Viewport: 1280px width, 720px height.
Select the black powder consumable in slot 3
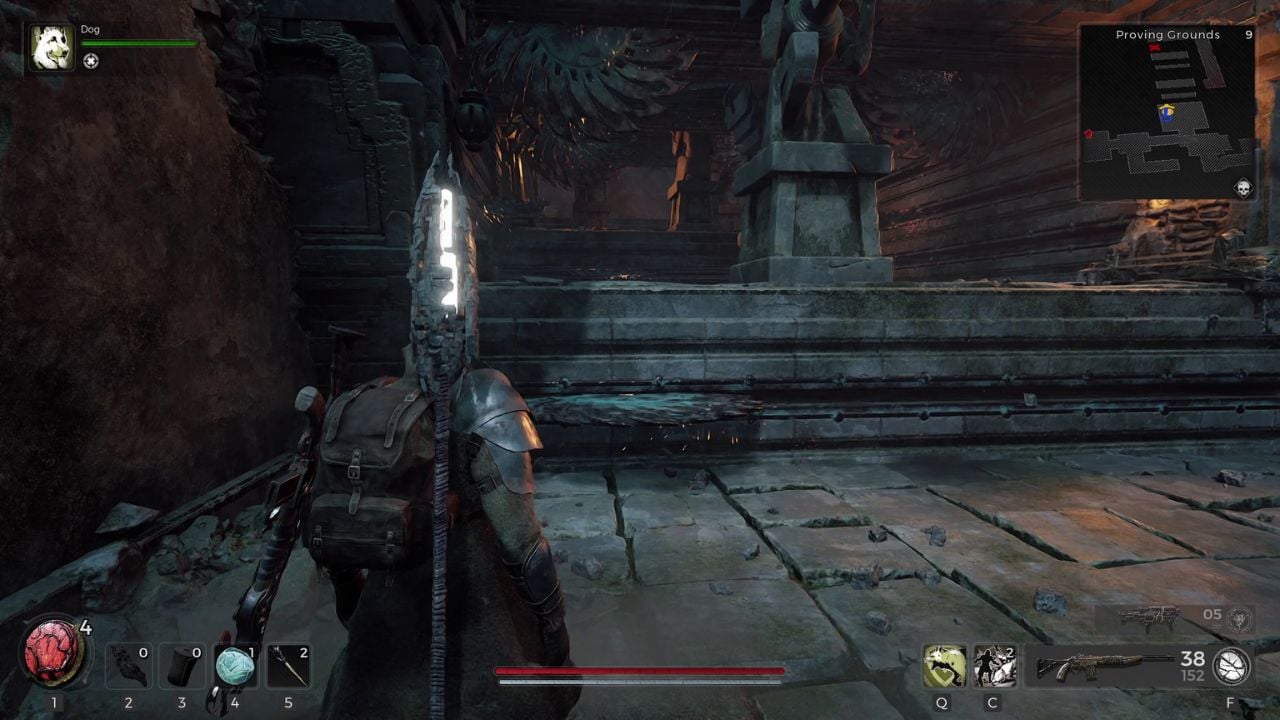point(181,666)
